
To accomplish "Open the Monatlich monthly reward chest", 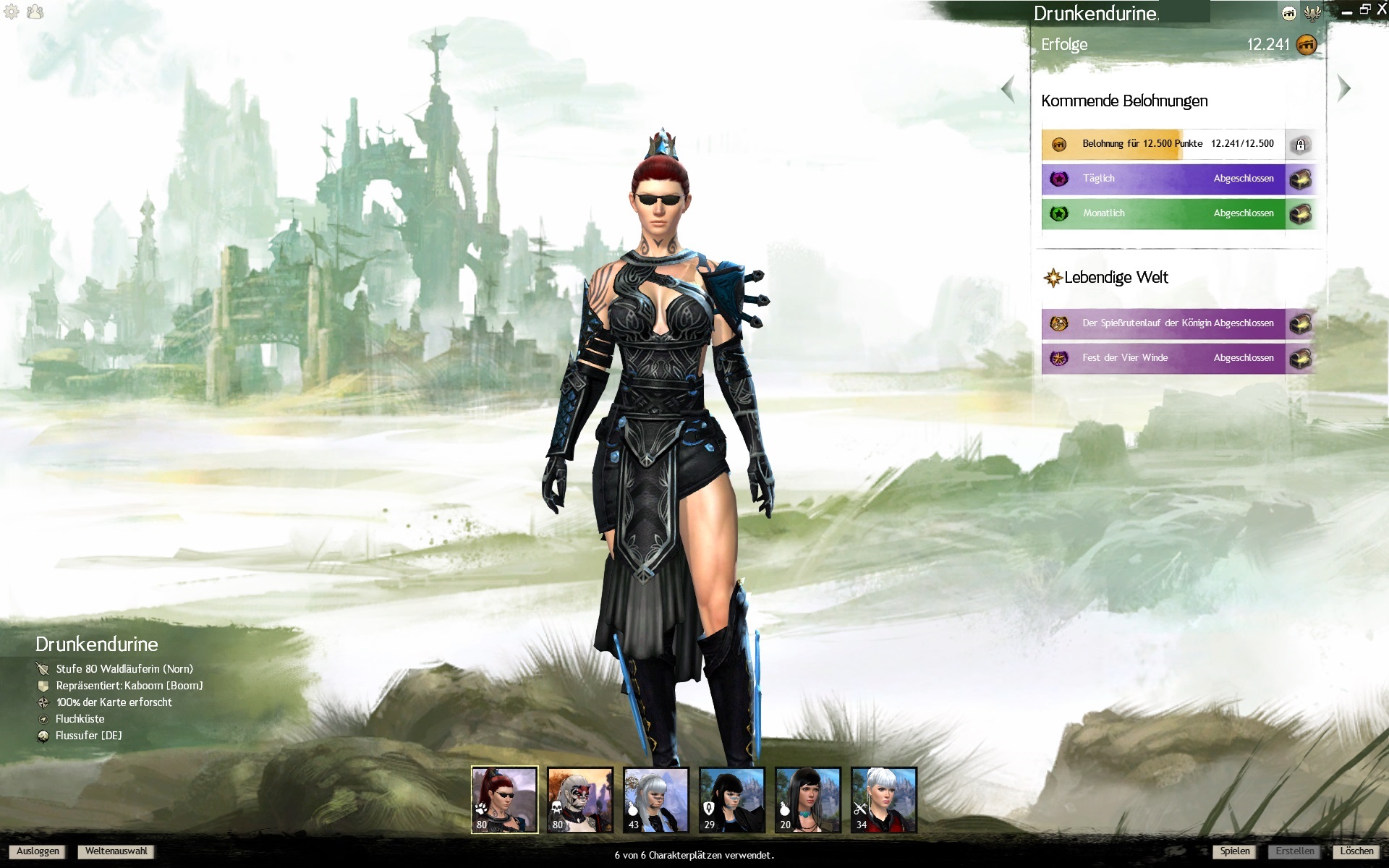I will point(1301,213).
